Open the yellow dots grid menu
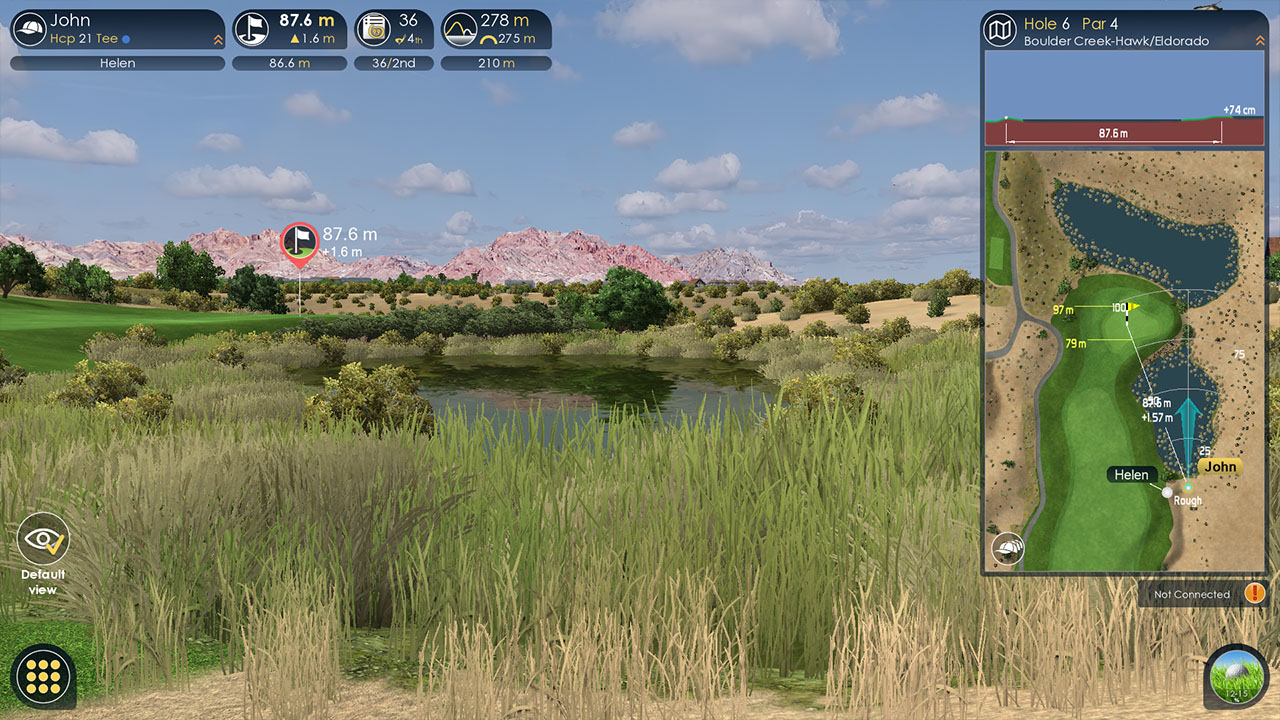The width and height of the screenshot is (1280, 720). click(43, 677)
